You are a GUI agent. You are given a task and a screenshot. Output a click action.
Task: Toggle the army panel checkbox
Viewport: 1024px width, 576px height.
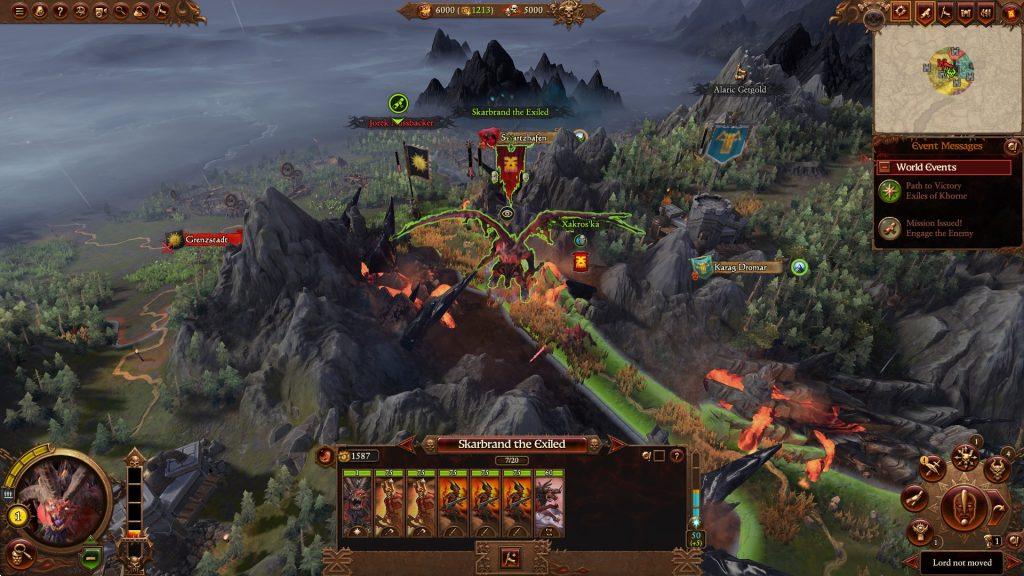click(x=659, y=456)
